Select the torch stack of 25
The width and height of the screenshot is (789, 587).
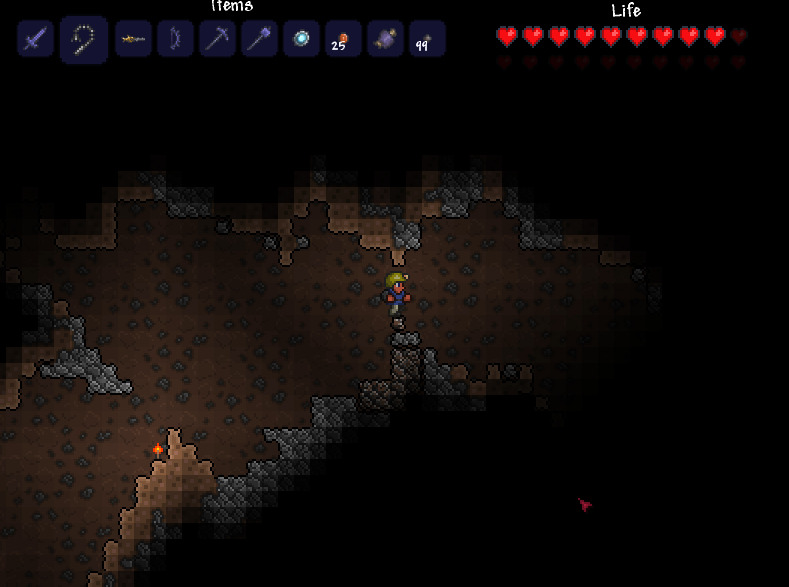point(343,40)
